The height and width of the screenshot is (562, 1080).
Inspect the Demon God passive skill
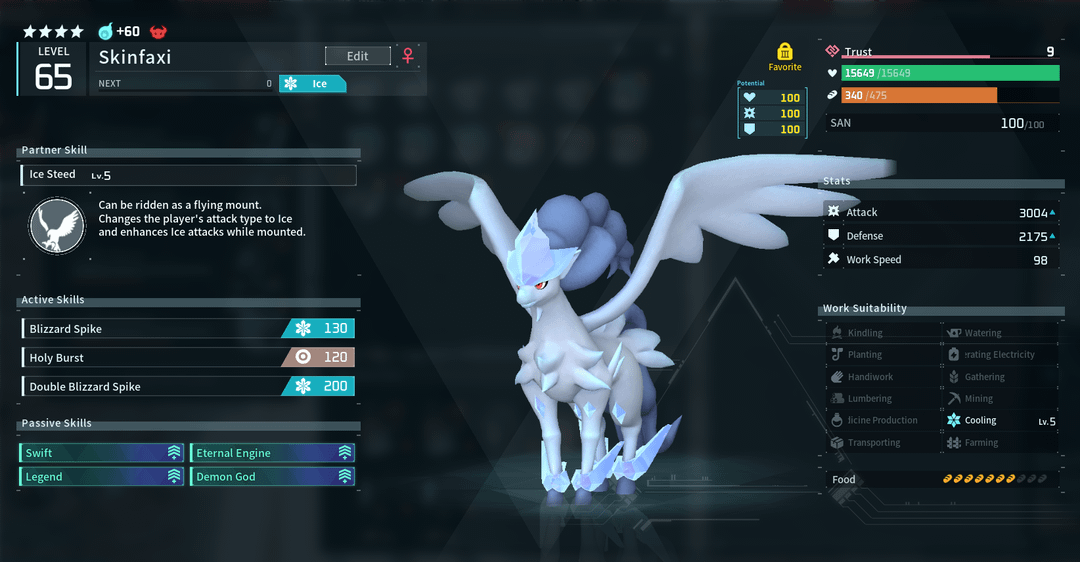point(272,477)
